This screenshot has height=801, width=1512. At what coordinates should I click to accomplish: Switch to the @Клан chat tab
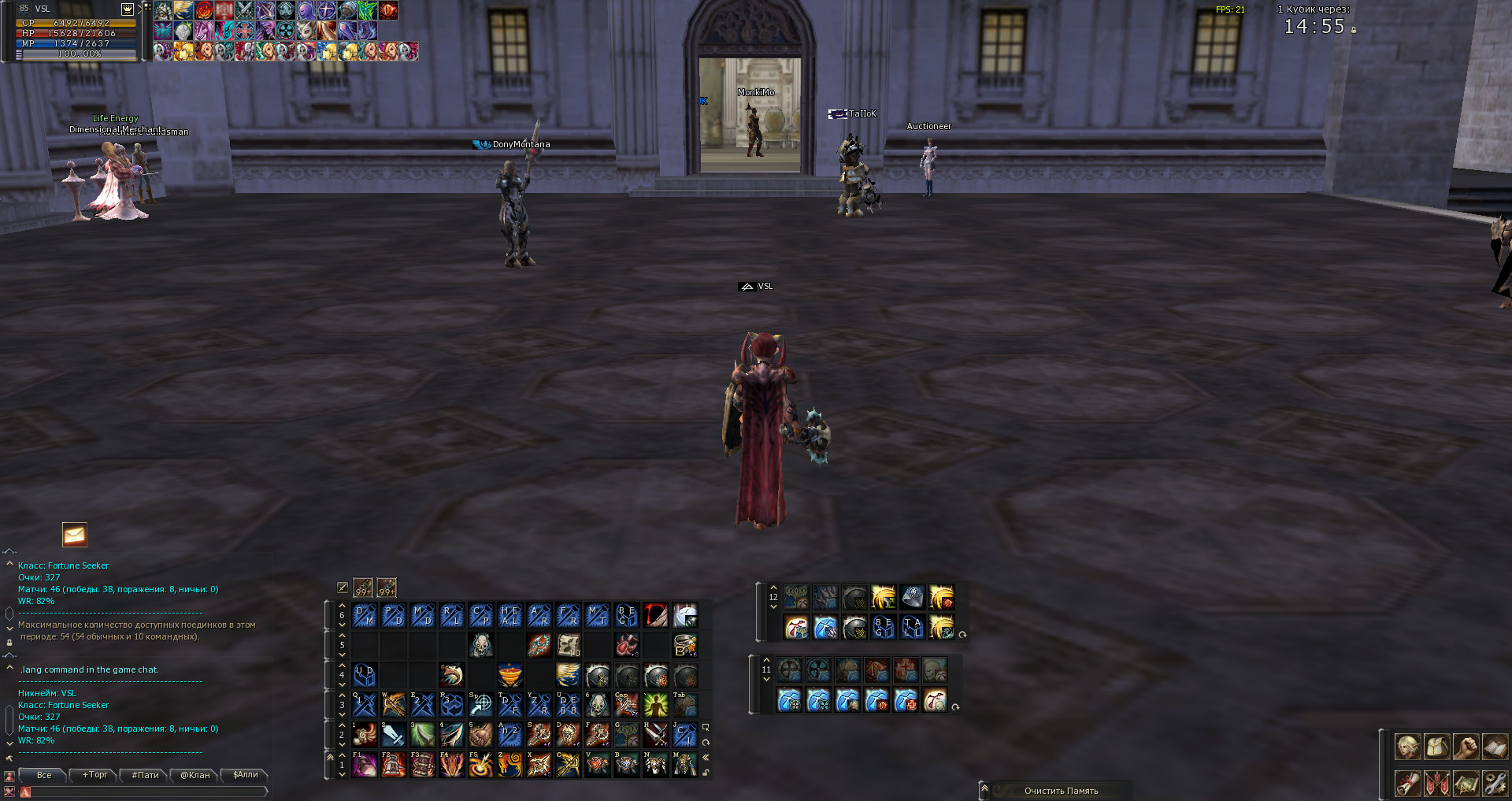(195, 775)
